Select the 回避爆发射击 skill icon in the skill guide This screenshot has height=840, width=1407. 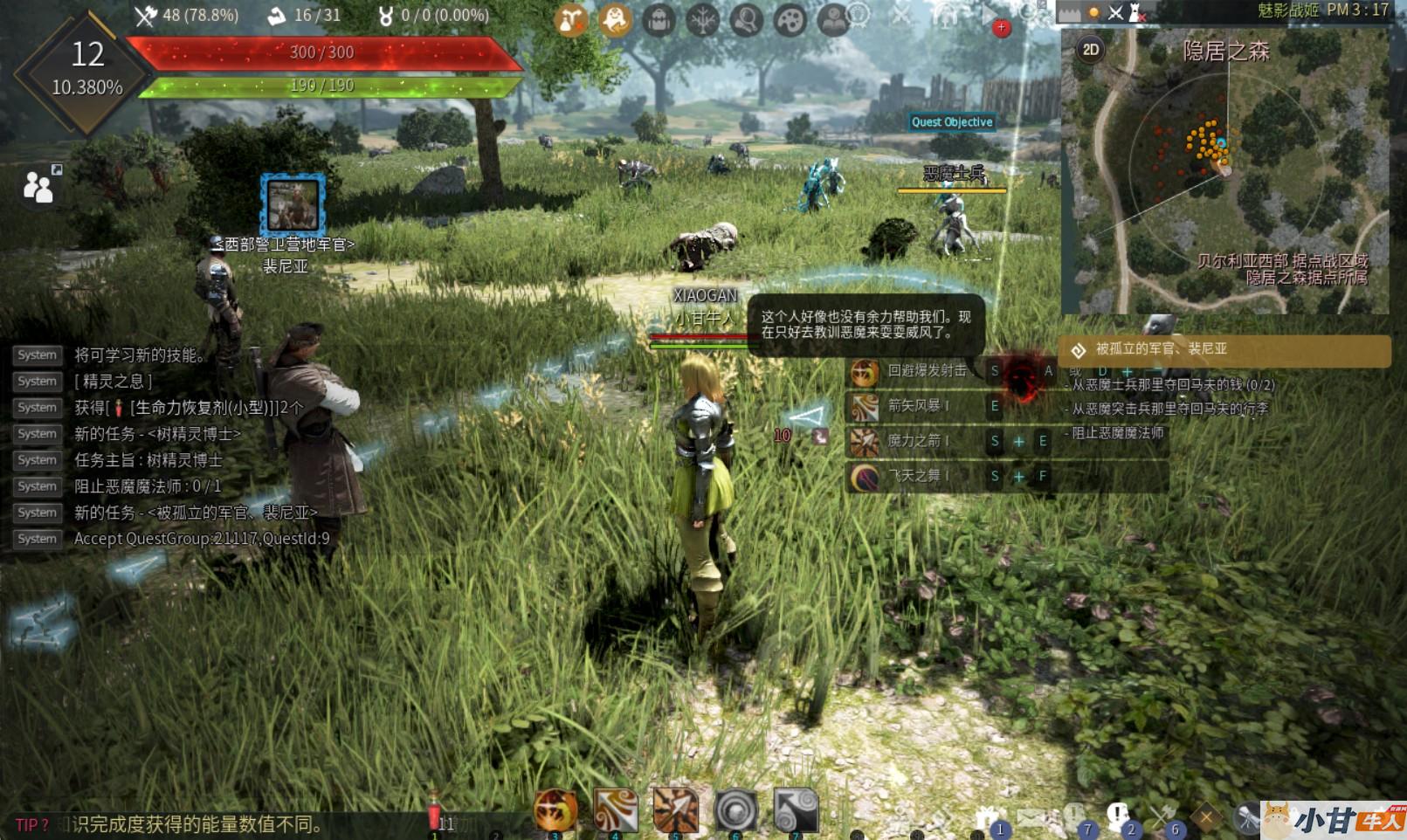click(x=865, y=372)
